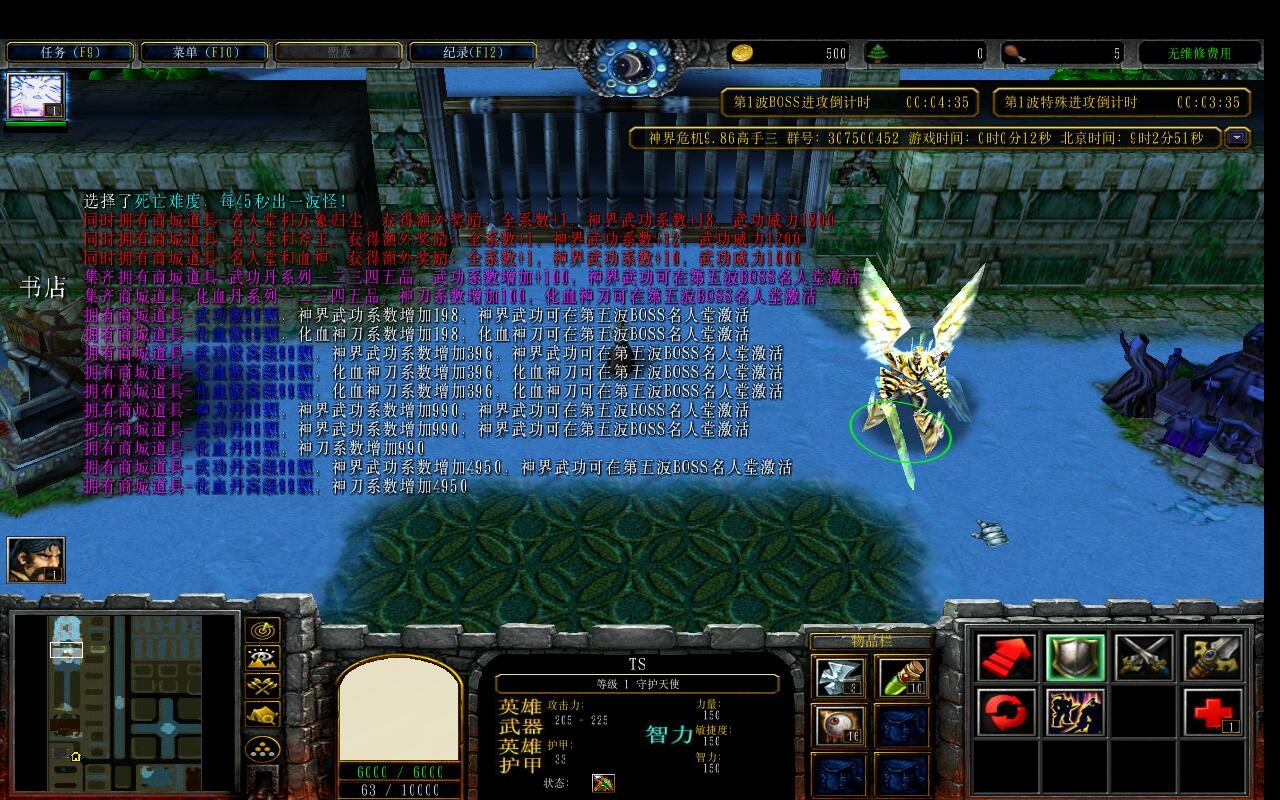1280x800 pixels.
Task: Toggle the minimap terrain visibility button
Action: click(x=263, y=659)
